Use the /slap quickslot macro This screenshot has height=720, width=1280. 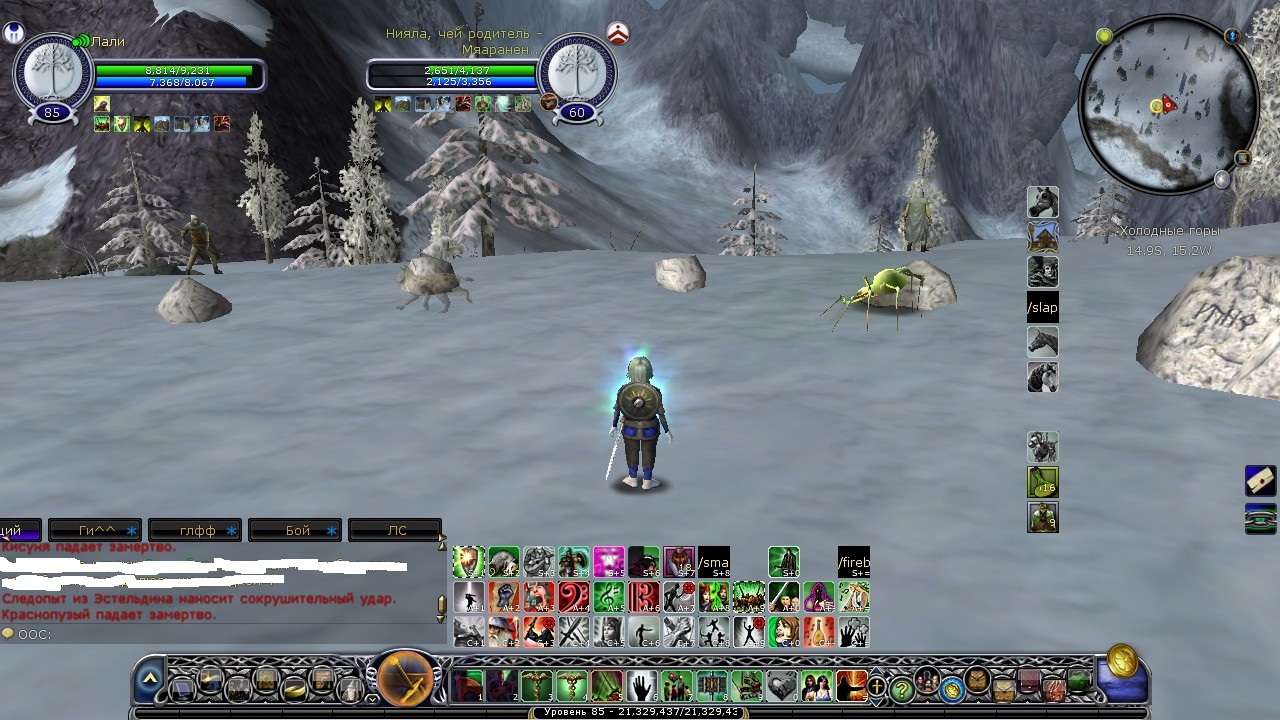[x=1042, y=307]
